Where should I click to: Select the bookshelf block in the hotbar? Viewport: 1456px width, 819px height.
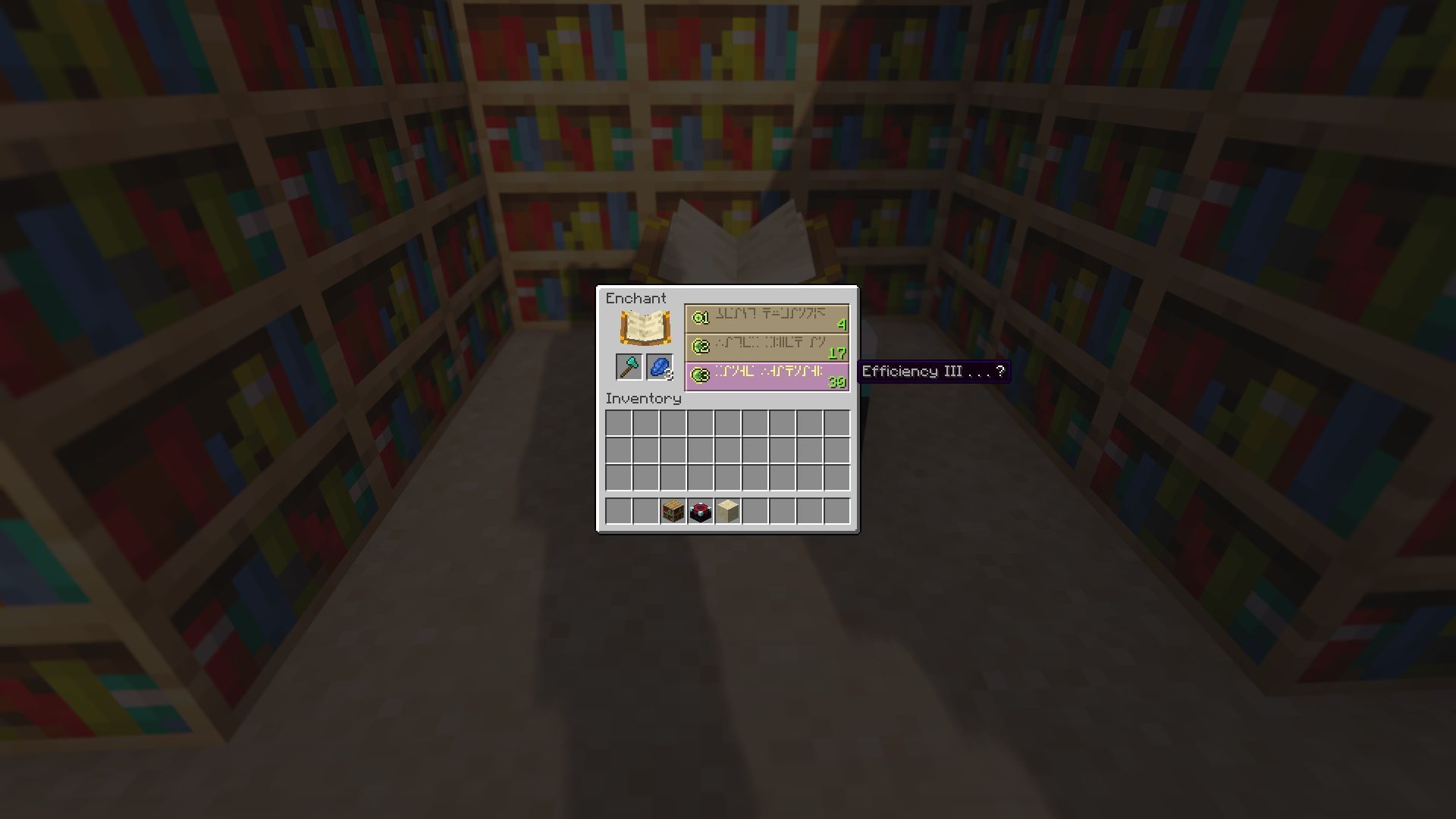click(x=673, y=511)
